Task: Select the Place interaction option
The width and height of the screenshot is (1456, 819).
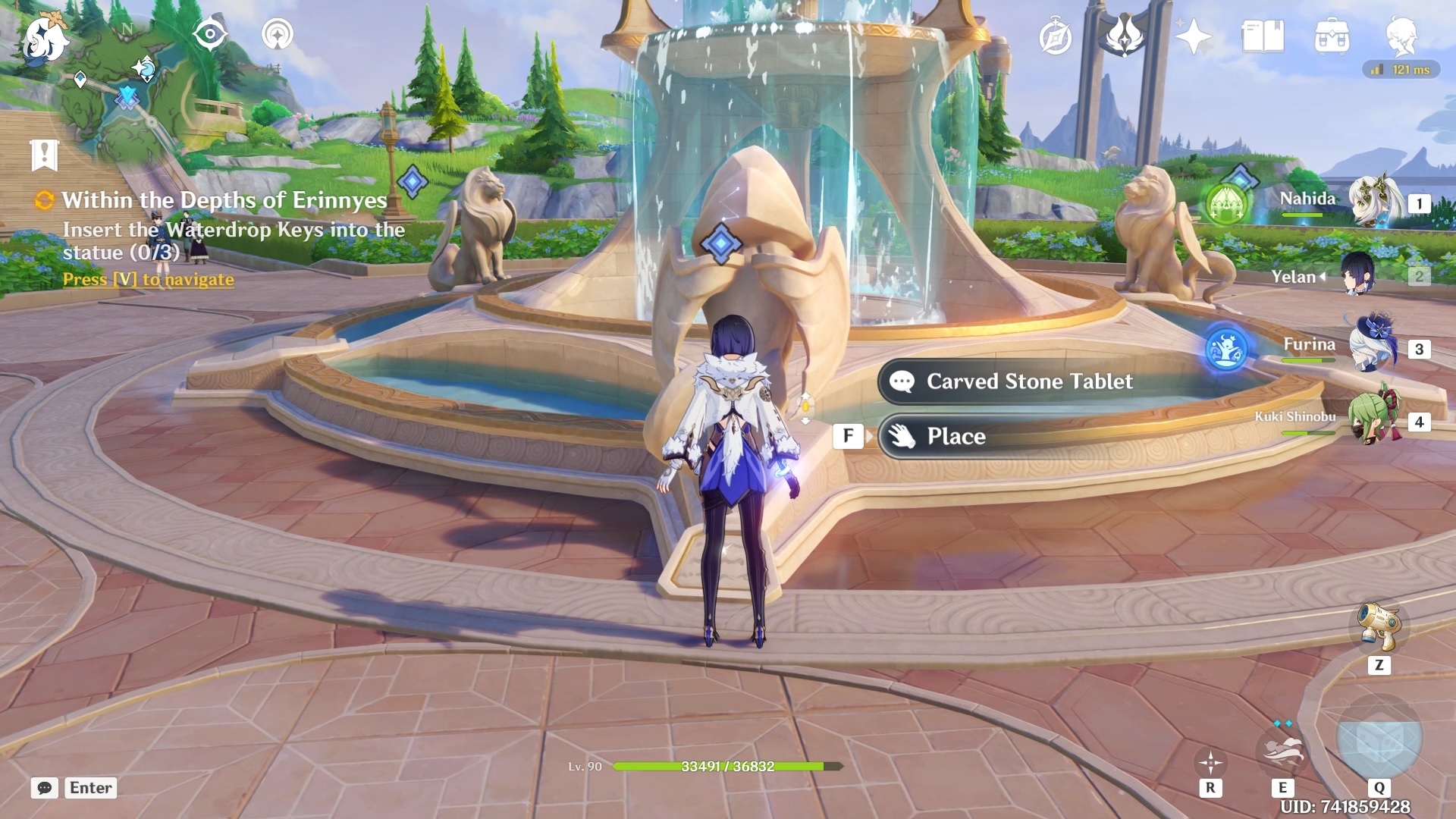Action: (x=955, y=436)
